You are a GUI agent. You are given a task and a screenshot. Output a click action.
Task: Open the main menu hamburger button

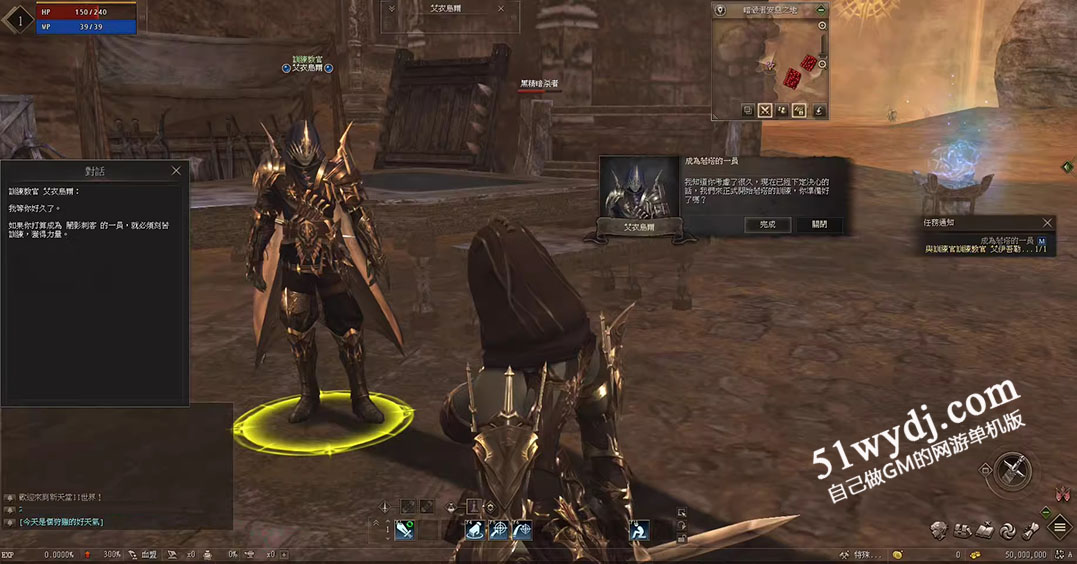[1060, 528]
